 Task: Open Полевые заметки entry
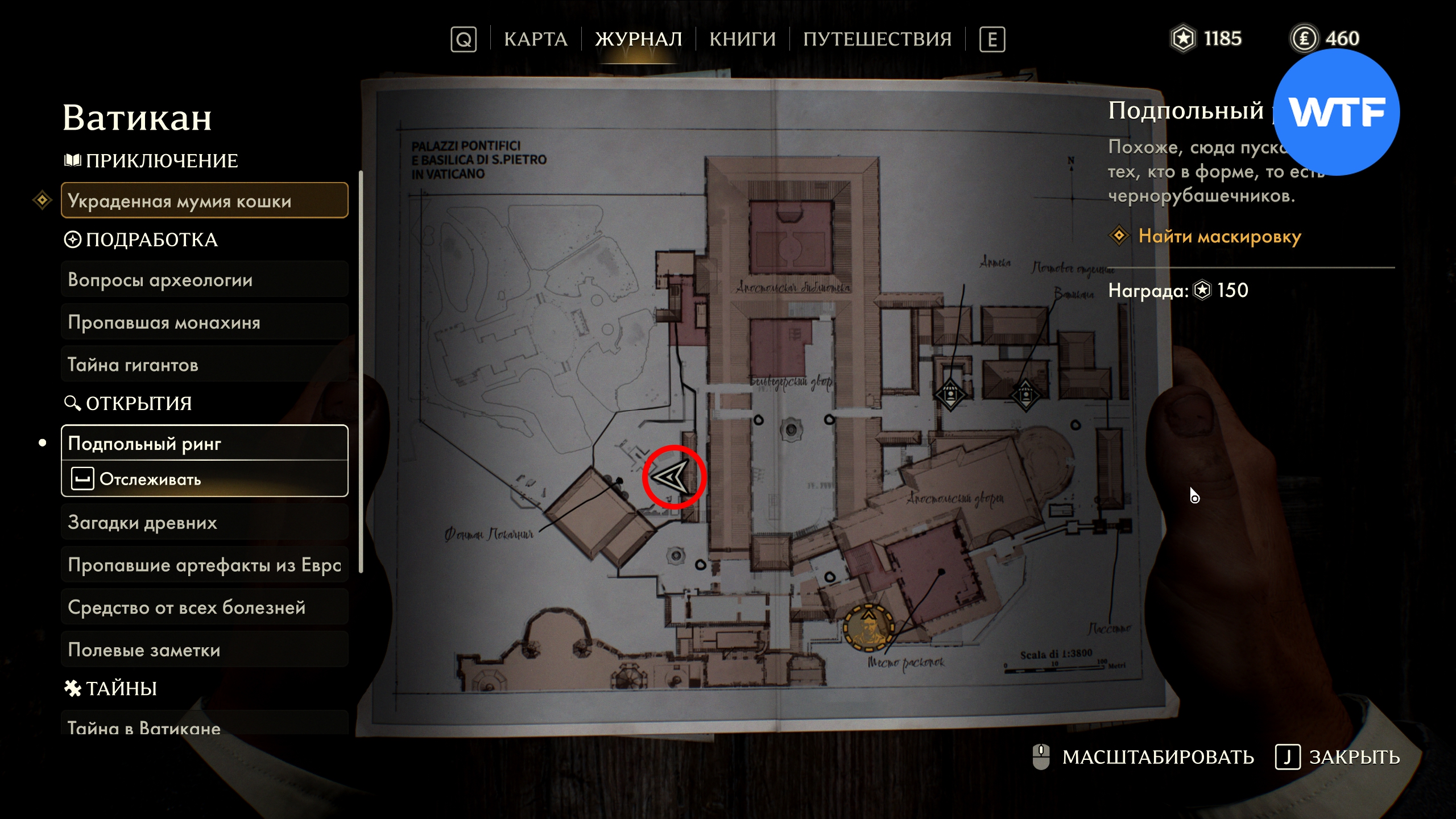(204, 650)
